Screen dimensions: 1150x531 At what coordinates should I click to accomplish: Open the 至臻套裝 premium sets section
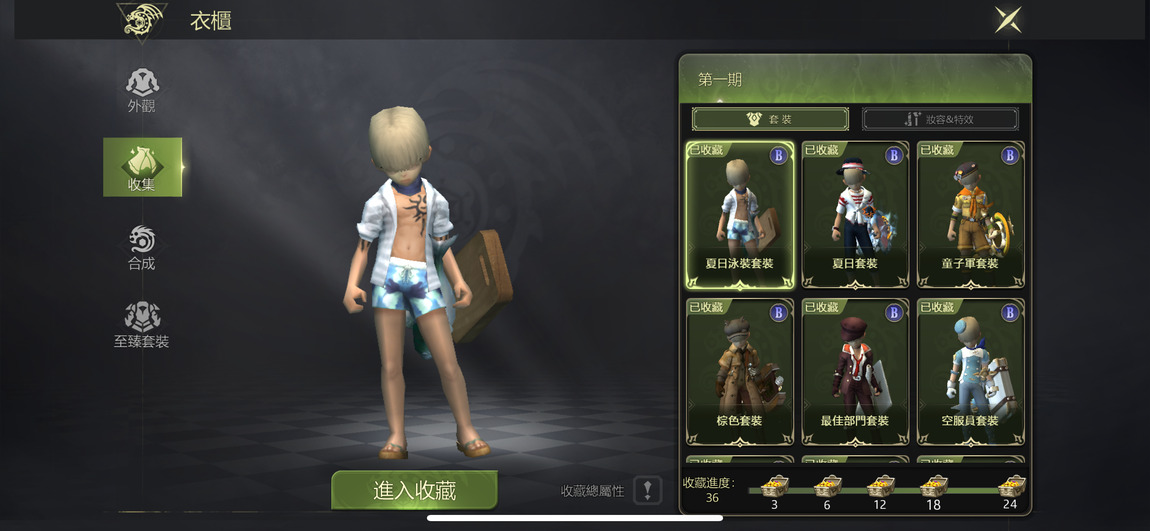coord(142,325)
